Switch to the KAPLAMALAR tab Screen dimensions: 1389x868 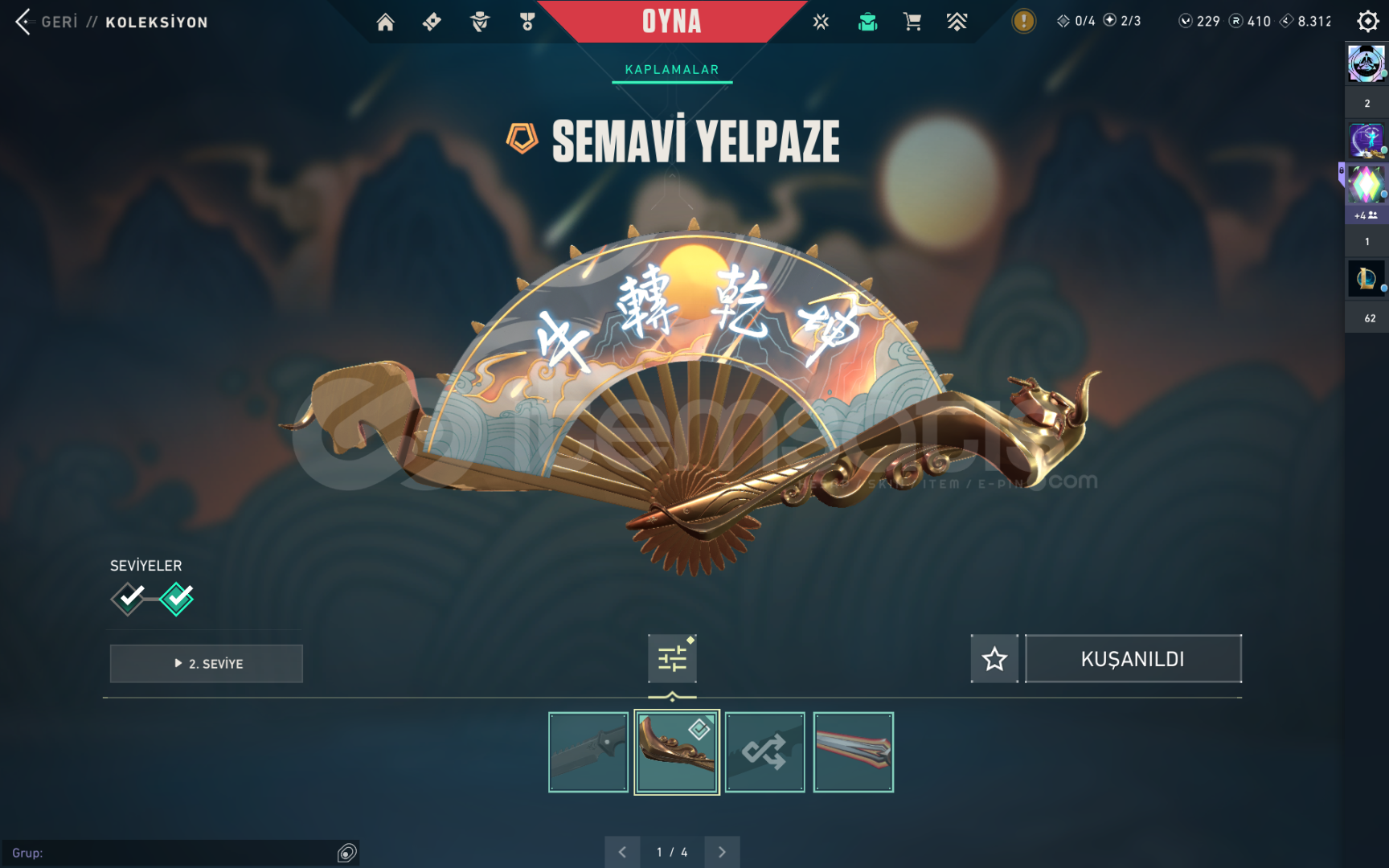(672, 70)
